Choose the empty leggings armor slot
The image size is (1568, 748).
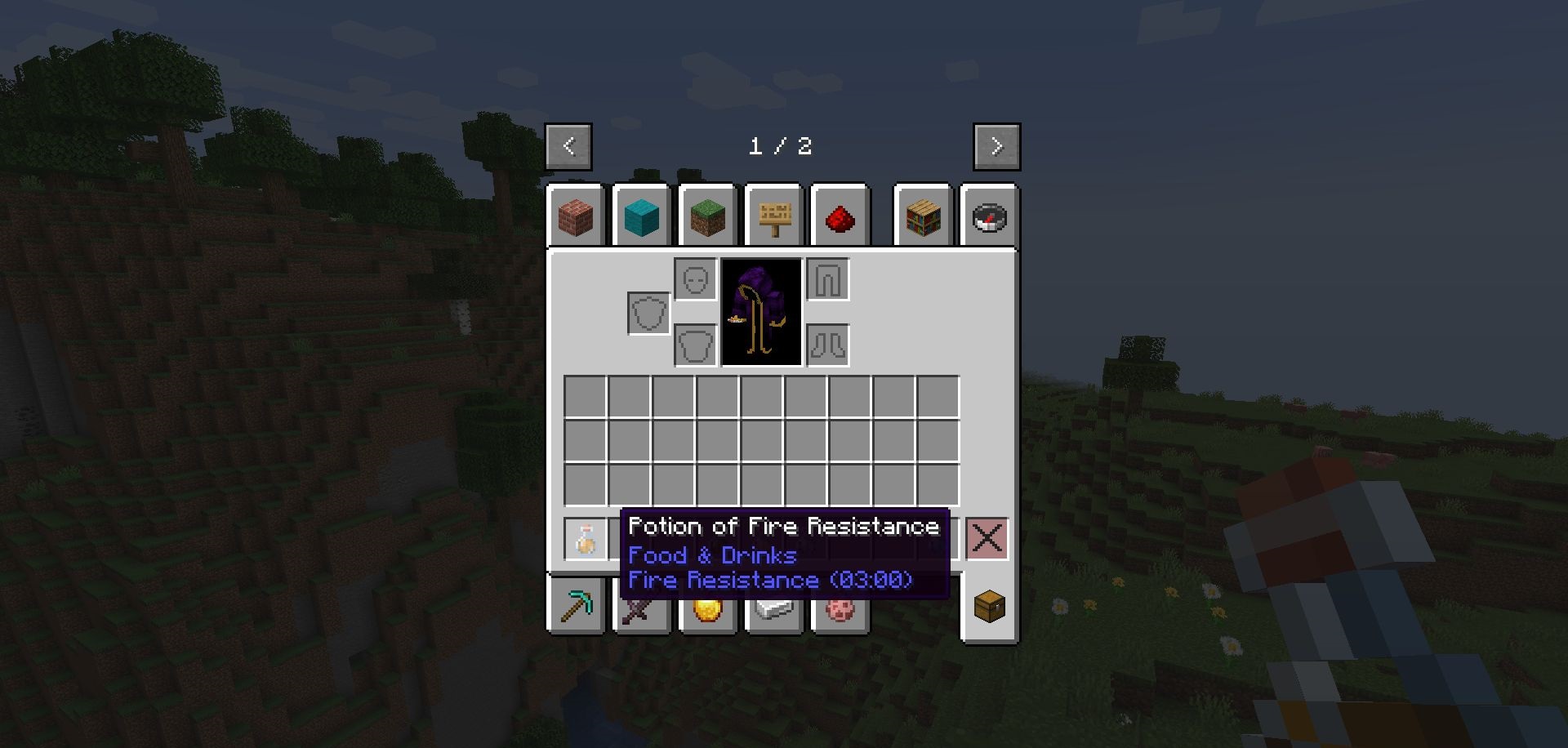[x=828, y=280]
